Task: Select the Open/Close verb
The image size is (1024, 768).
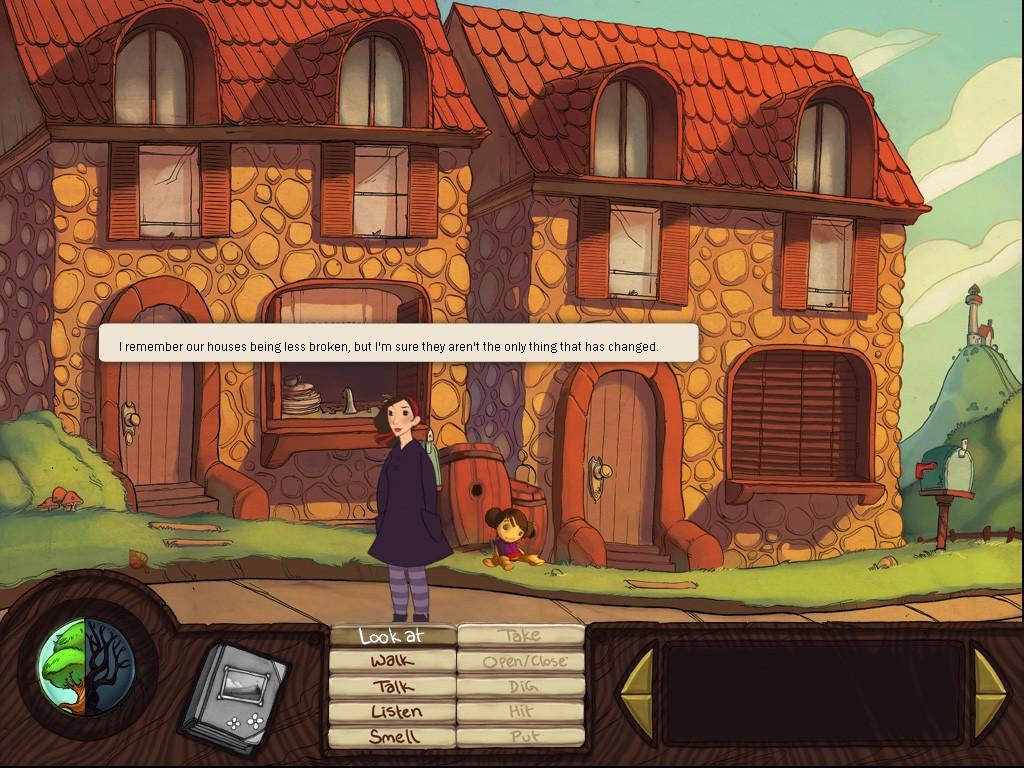Action: [x=521, y=661]
